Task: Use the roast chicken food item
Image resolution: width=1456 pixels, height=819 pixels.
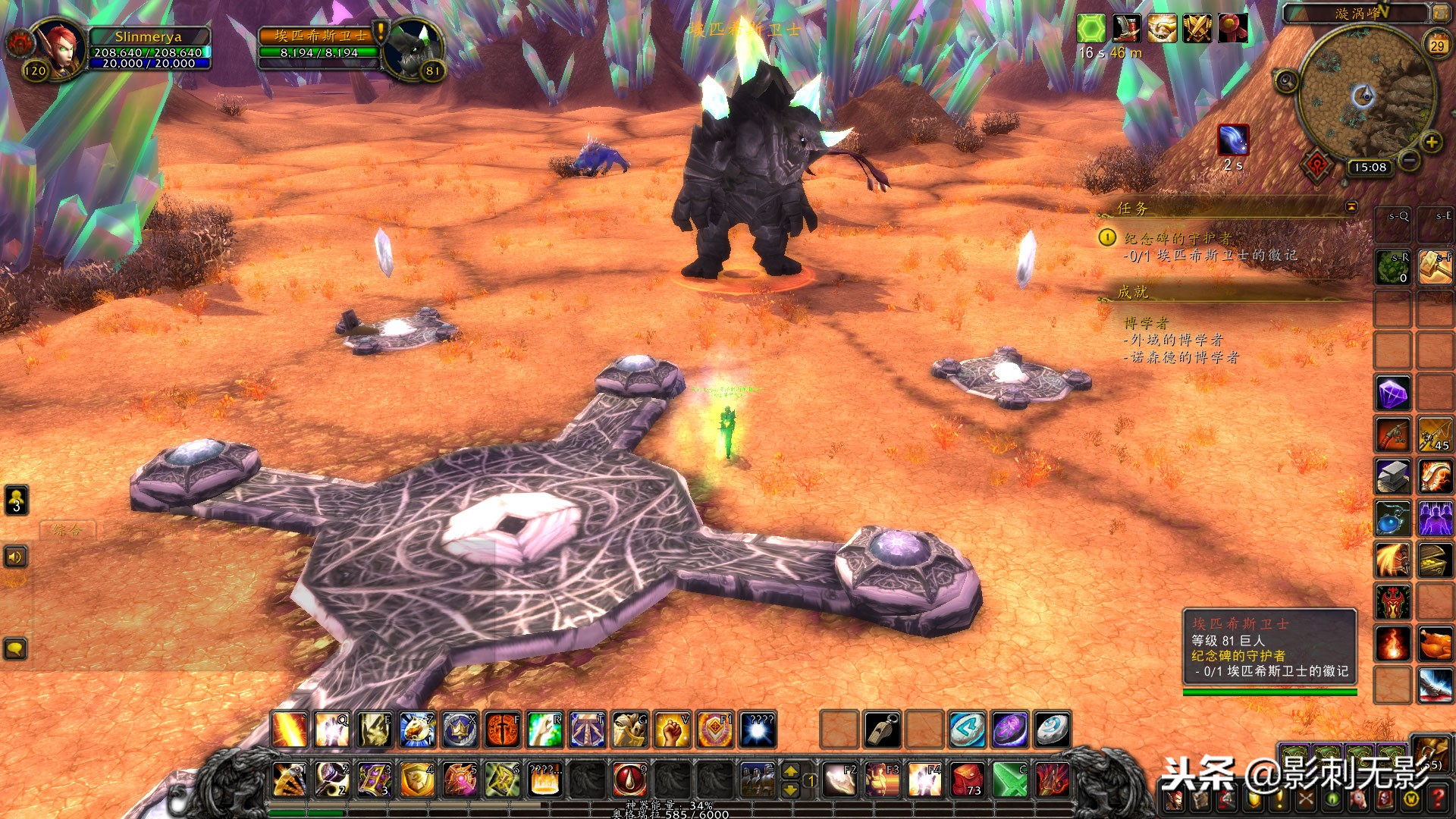Action: pyautogui.click(x=1435, y=645)
